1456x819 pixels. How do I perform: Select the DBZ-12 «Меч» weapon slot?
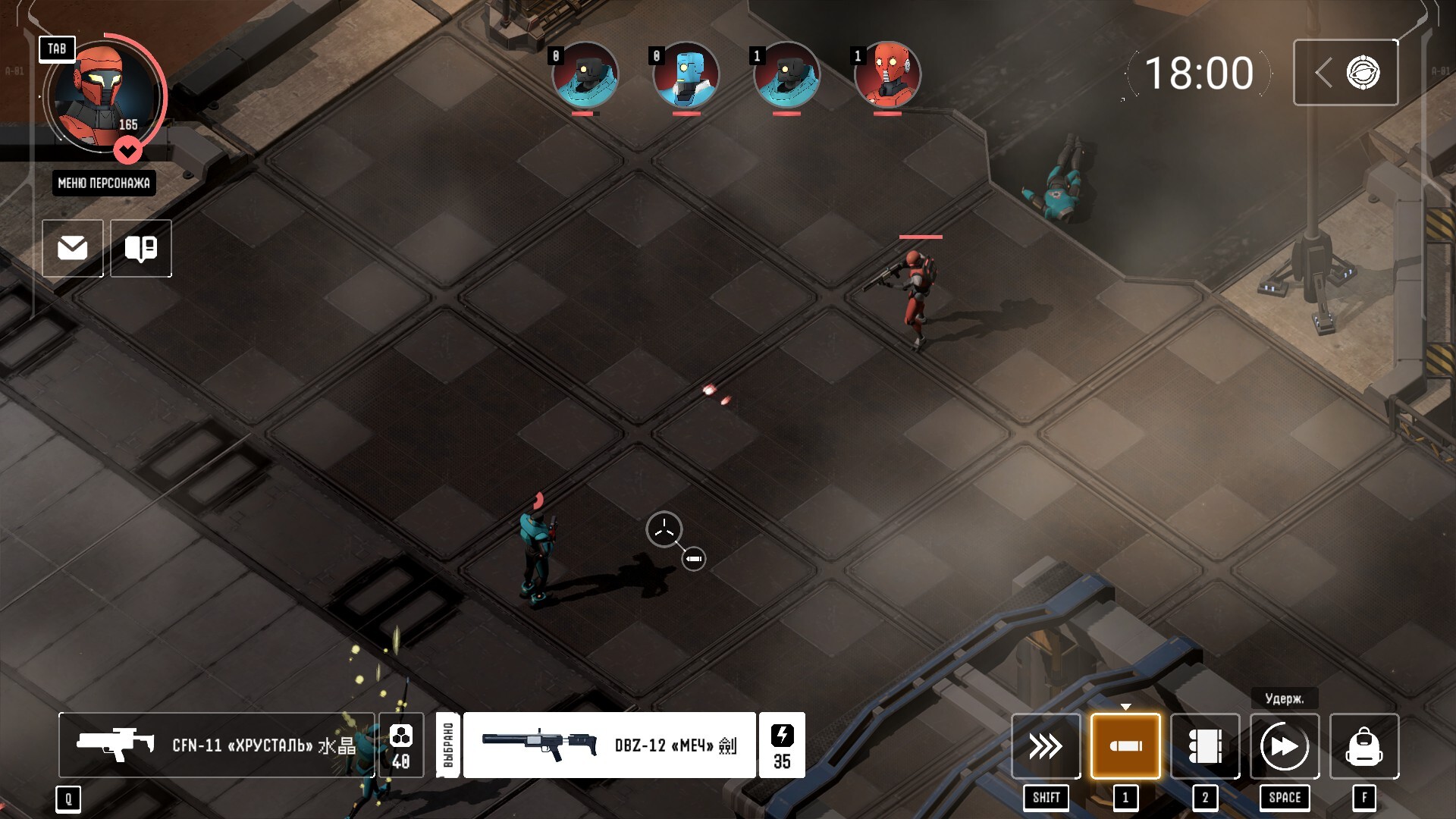[x=609, y=745]
